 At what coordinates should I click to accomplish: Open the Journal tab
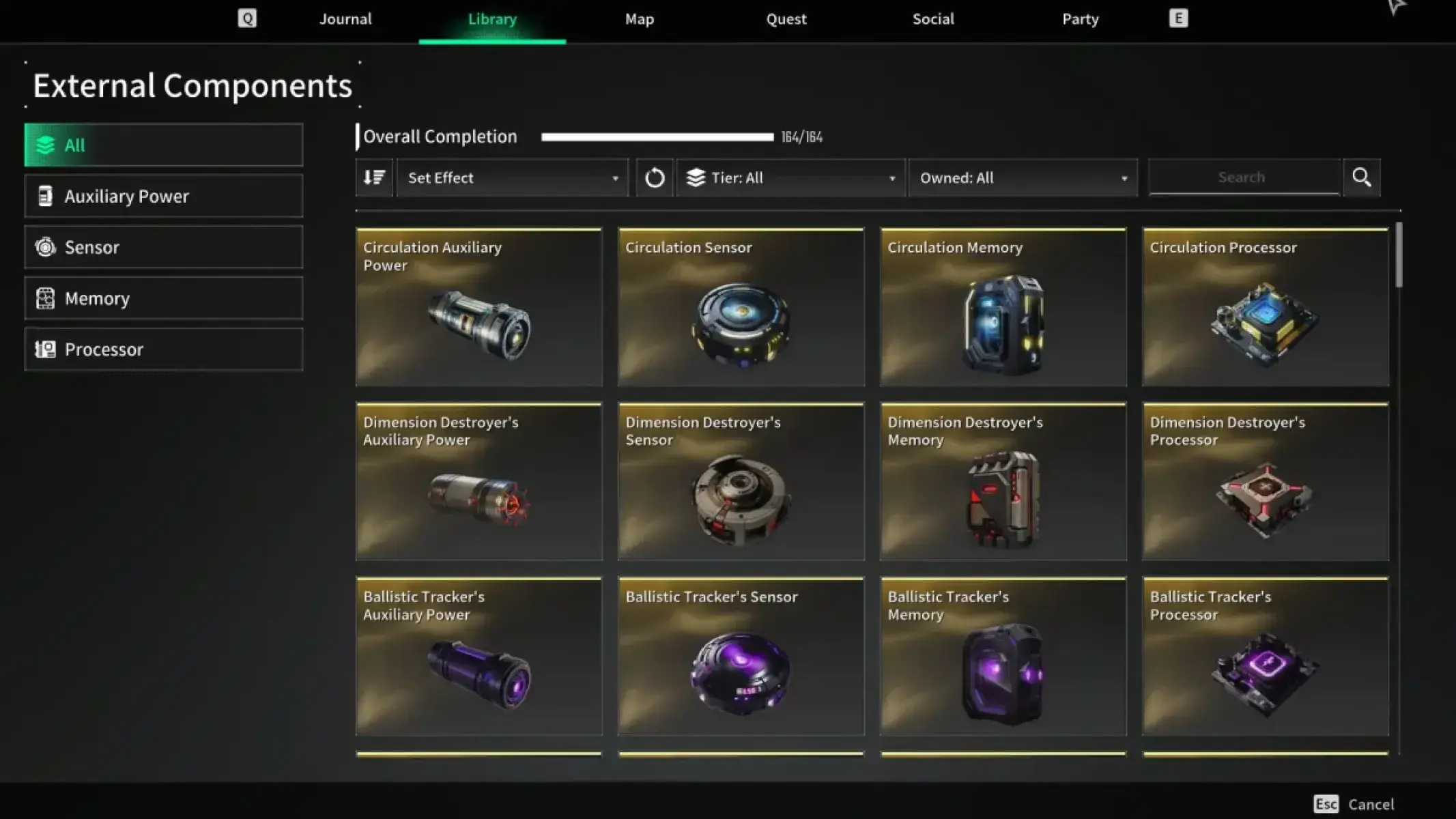[x=345, y=19]
